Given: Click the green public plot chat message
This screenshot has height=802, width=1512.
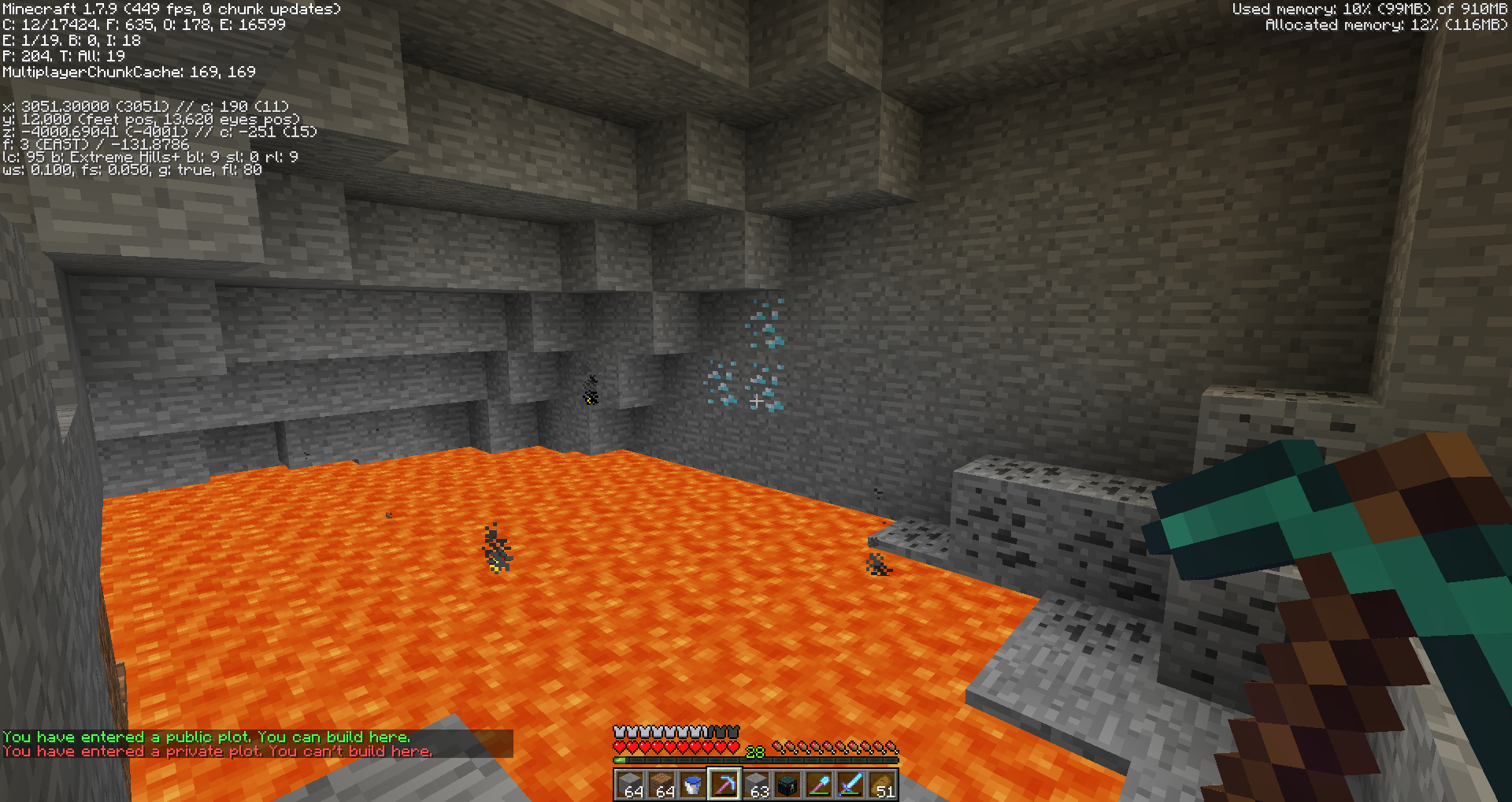Looking at the screenshot, I should [206, 737].
